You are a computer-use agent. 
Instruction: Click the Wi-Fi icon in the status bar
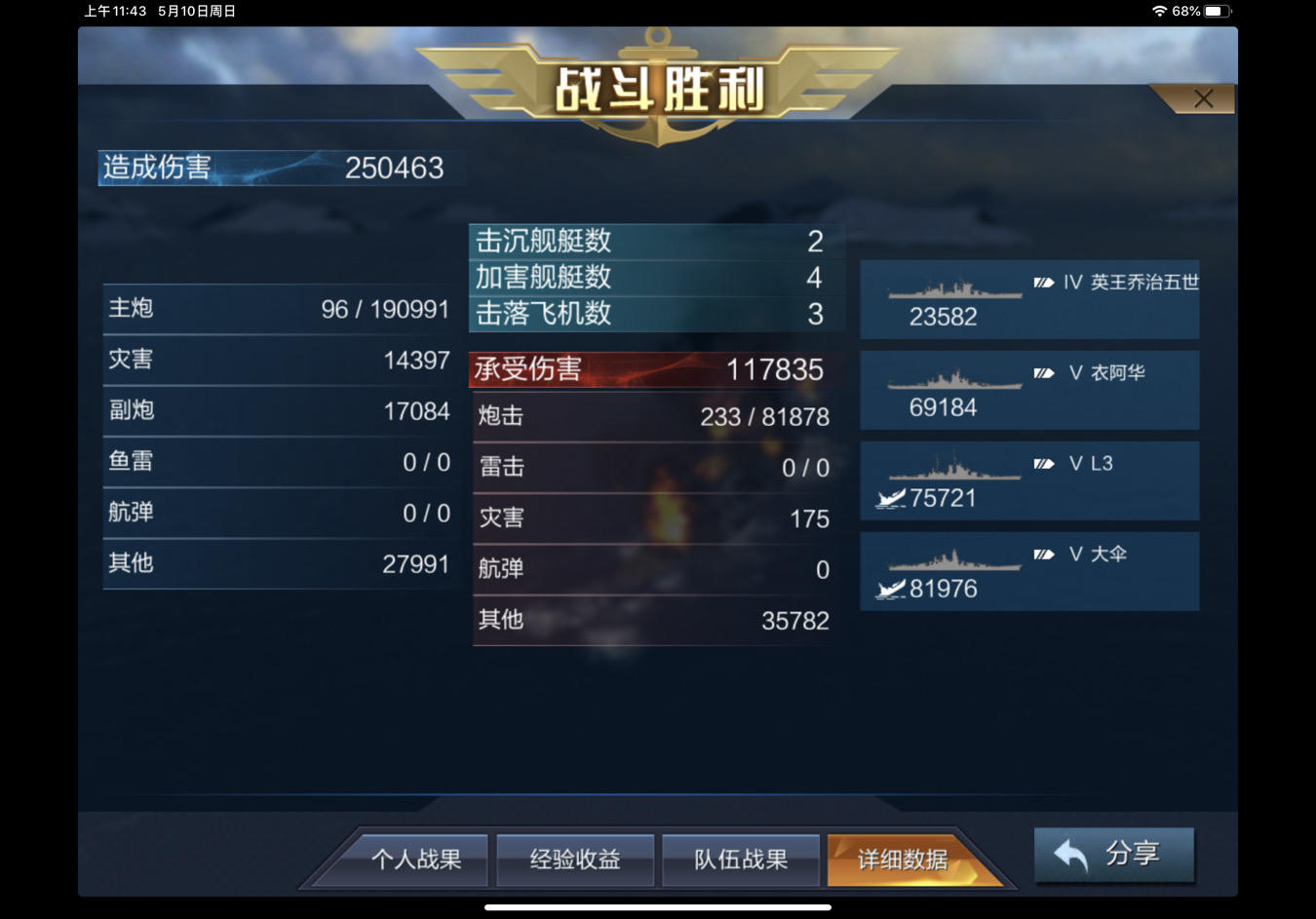1159,11
